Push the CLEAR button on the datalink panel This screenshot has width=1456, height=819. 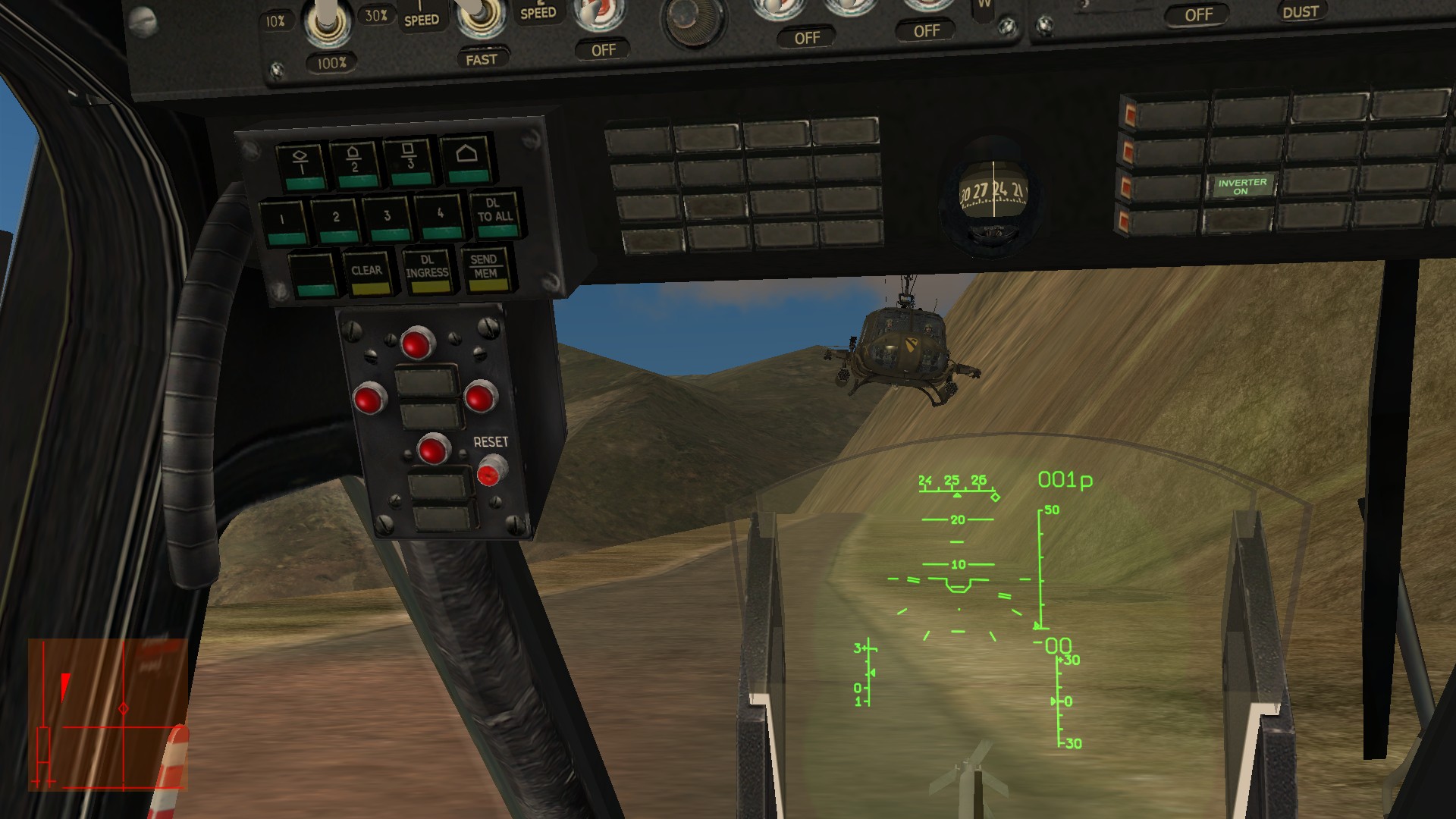coord(367,272)
